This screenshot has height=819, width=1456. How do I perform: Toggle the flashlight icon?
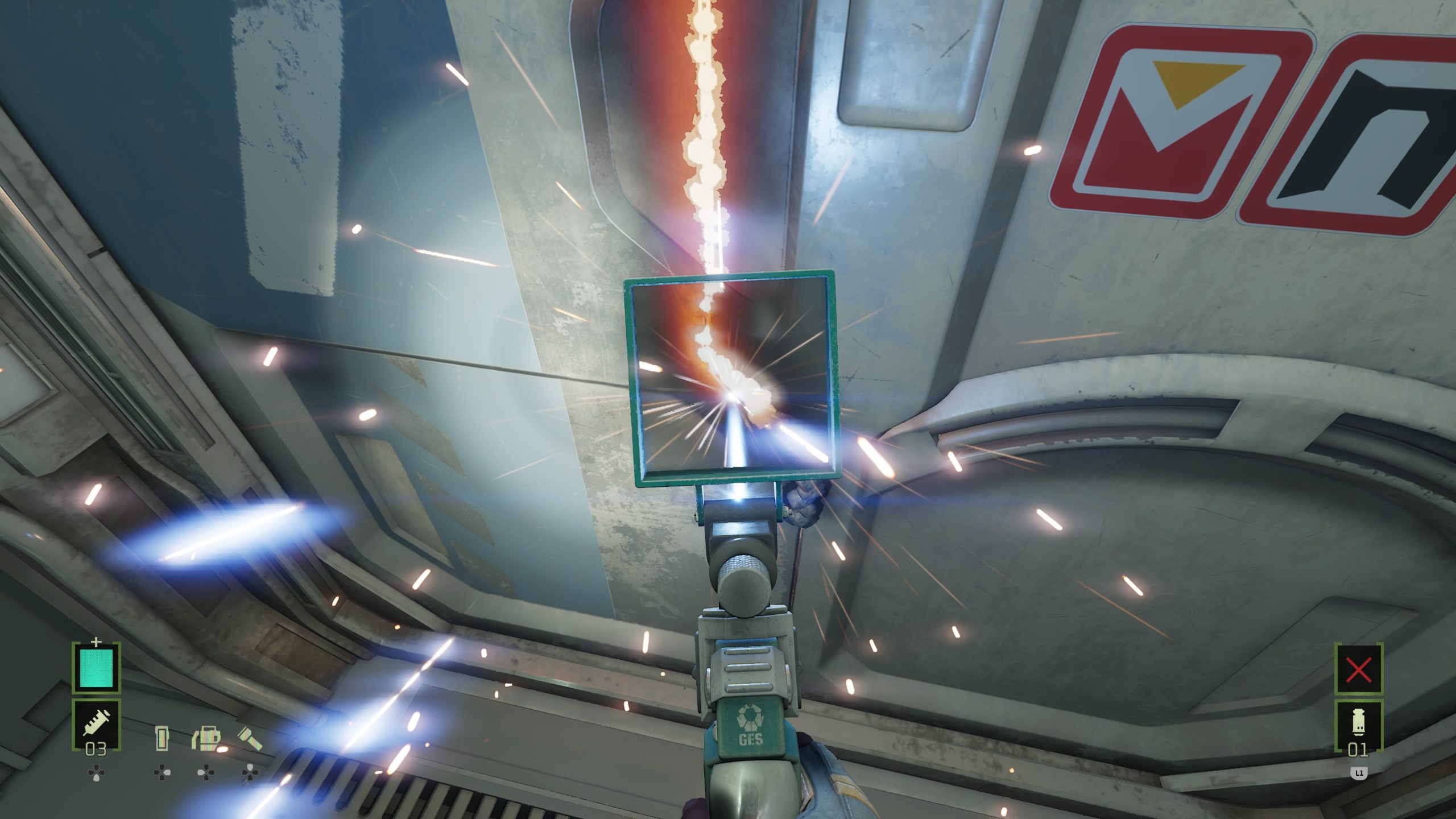tap(249, 738)
